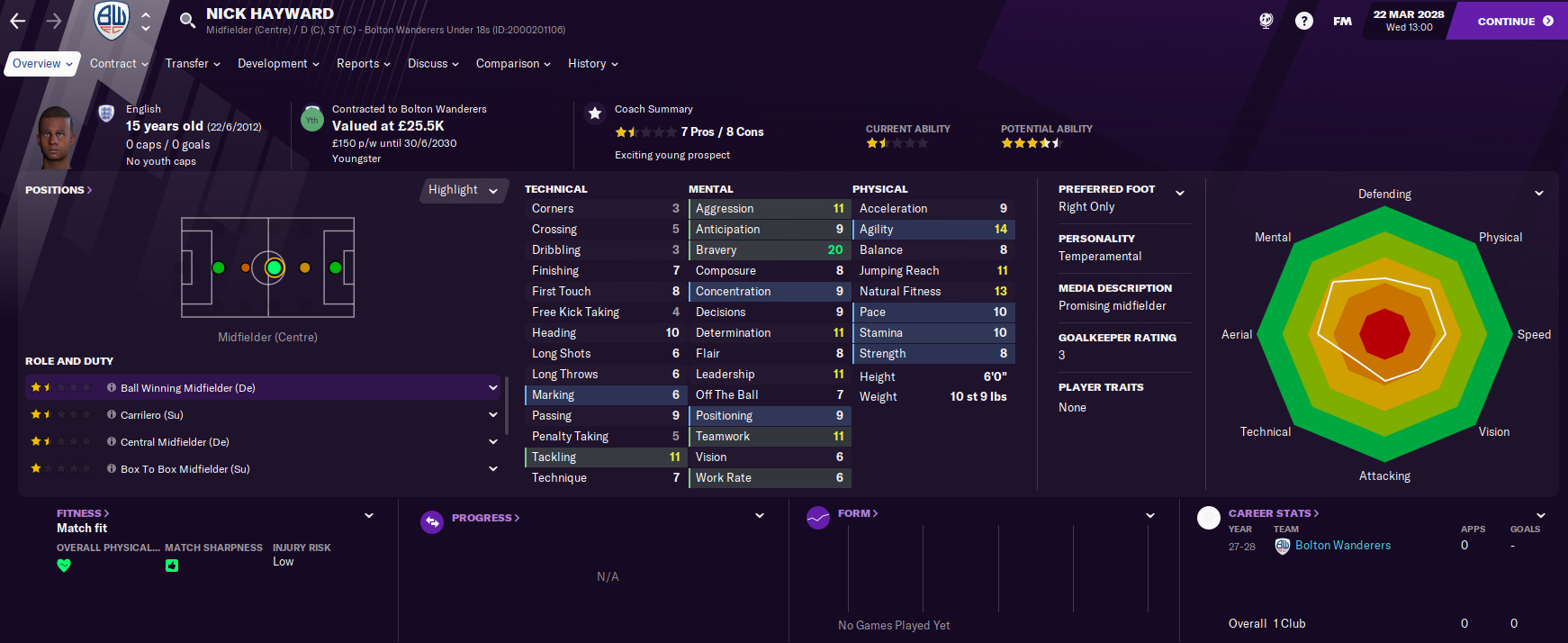Open the FM menu
This screenshot has width=1568, height=643.
tap(1342, 21)
